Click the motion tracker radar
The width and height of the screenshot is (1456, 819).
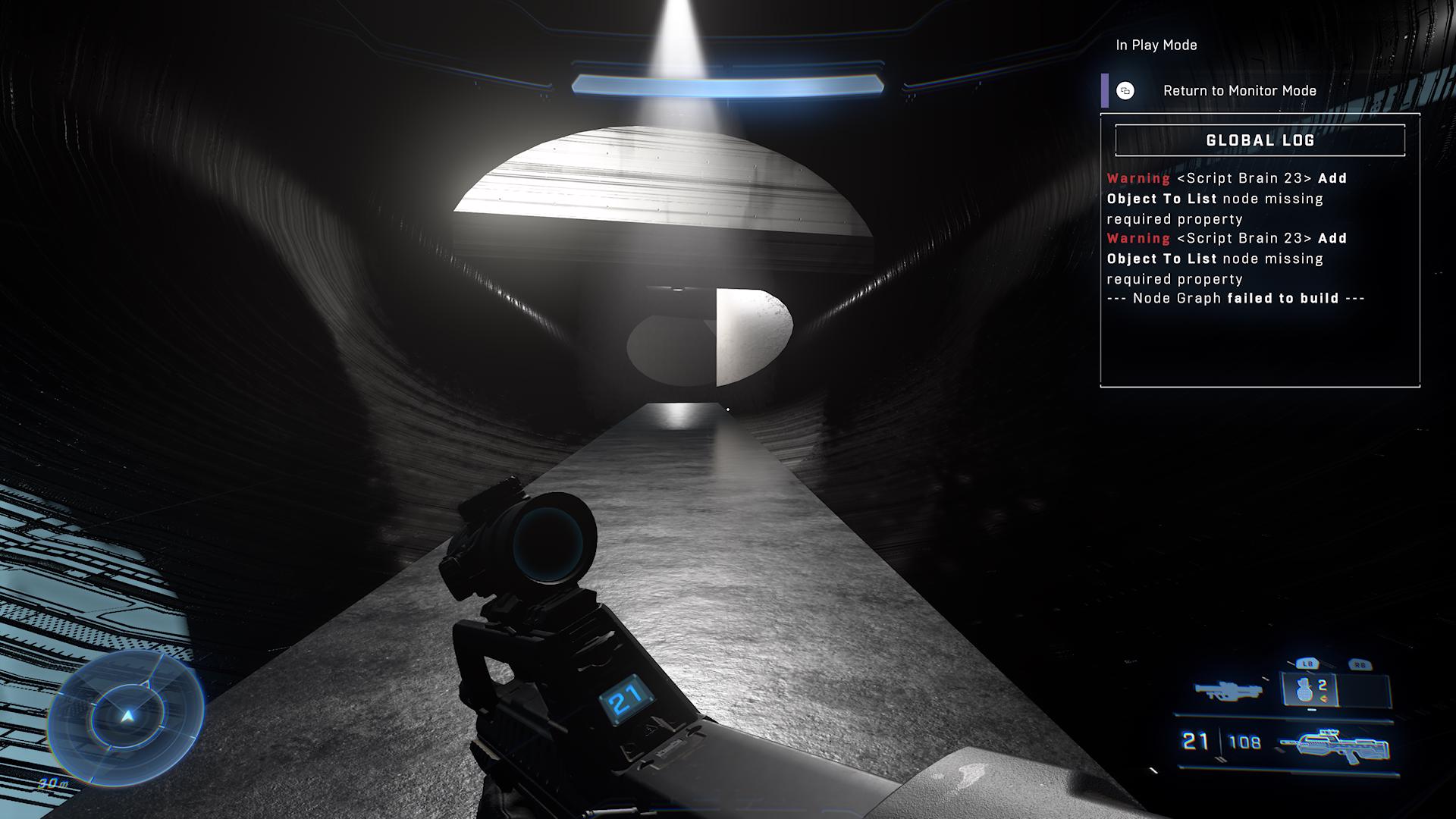126,717
